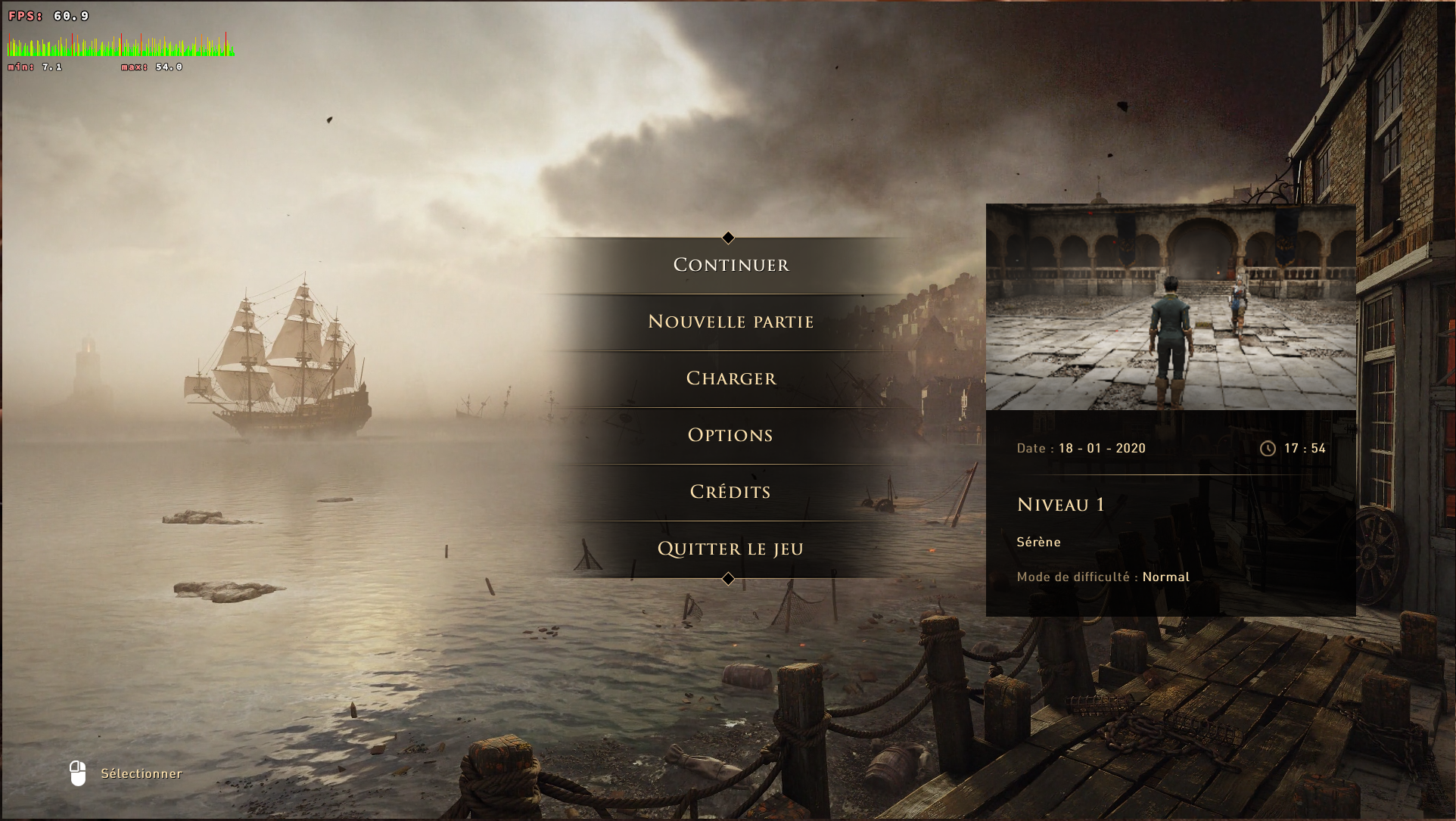This screenshot has width=1456, height=821.
Task: Choose Continuer to resume the saved game
Action: 730,265
